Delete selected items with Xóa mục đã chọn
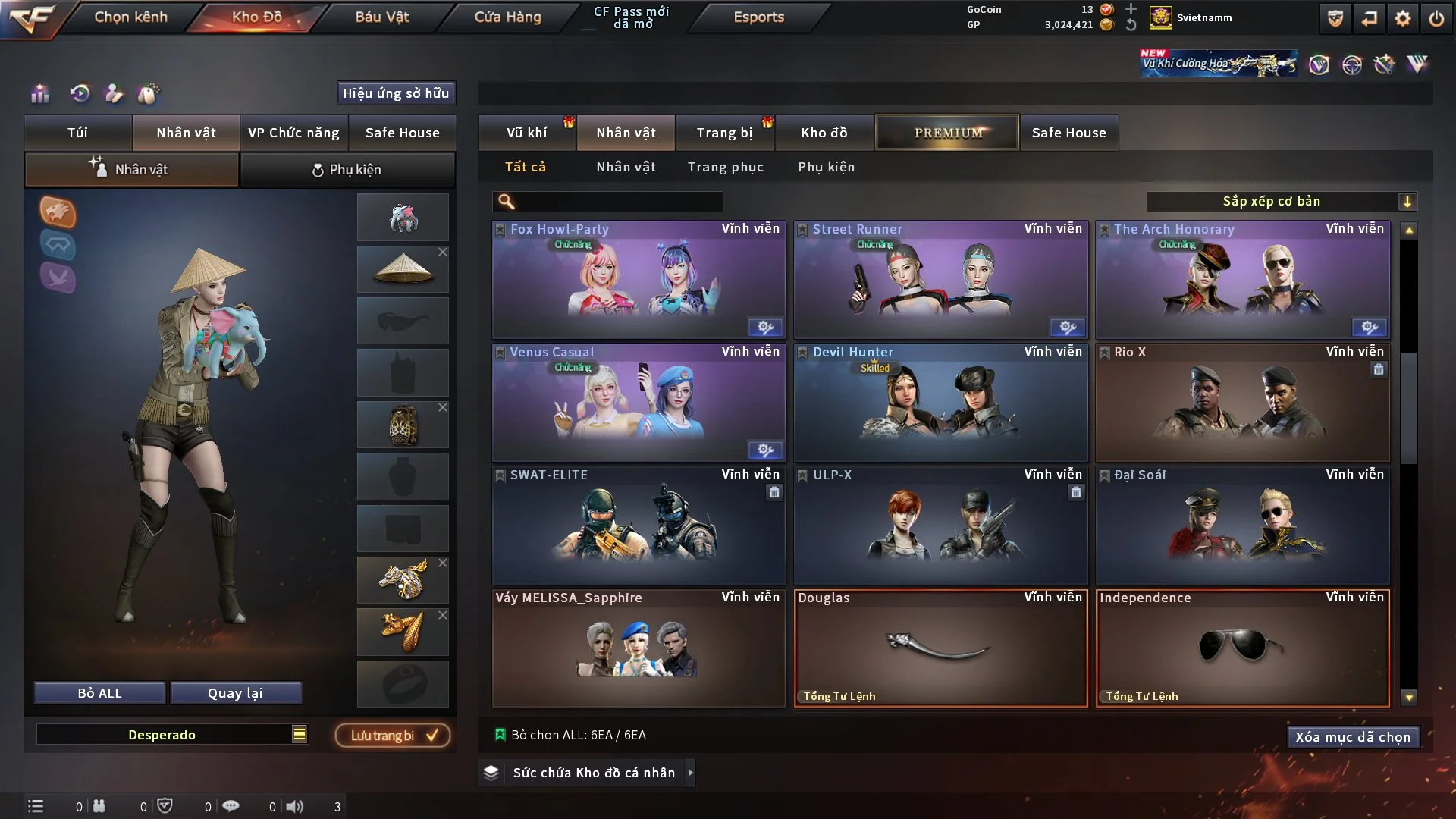This screenshot has height=819, width=1456. click(1352, 737)
